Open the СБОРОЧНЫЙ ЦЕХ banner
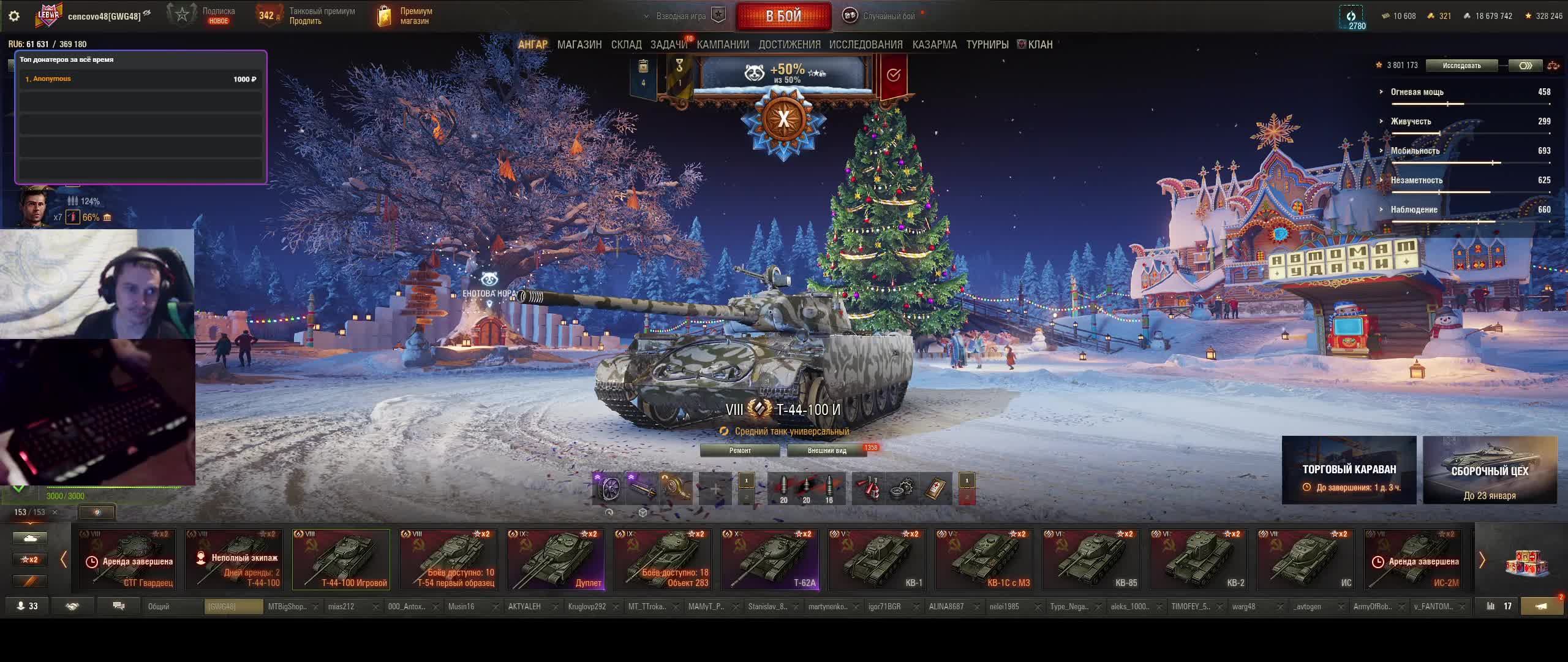Screen dimensions: 1568x662 click(x=1490, y=470)
